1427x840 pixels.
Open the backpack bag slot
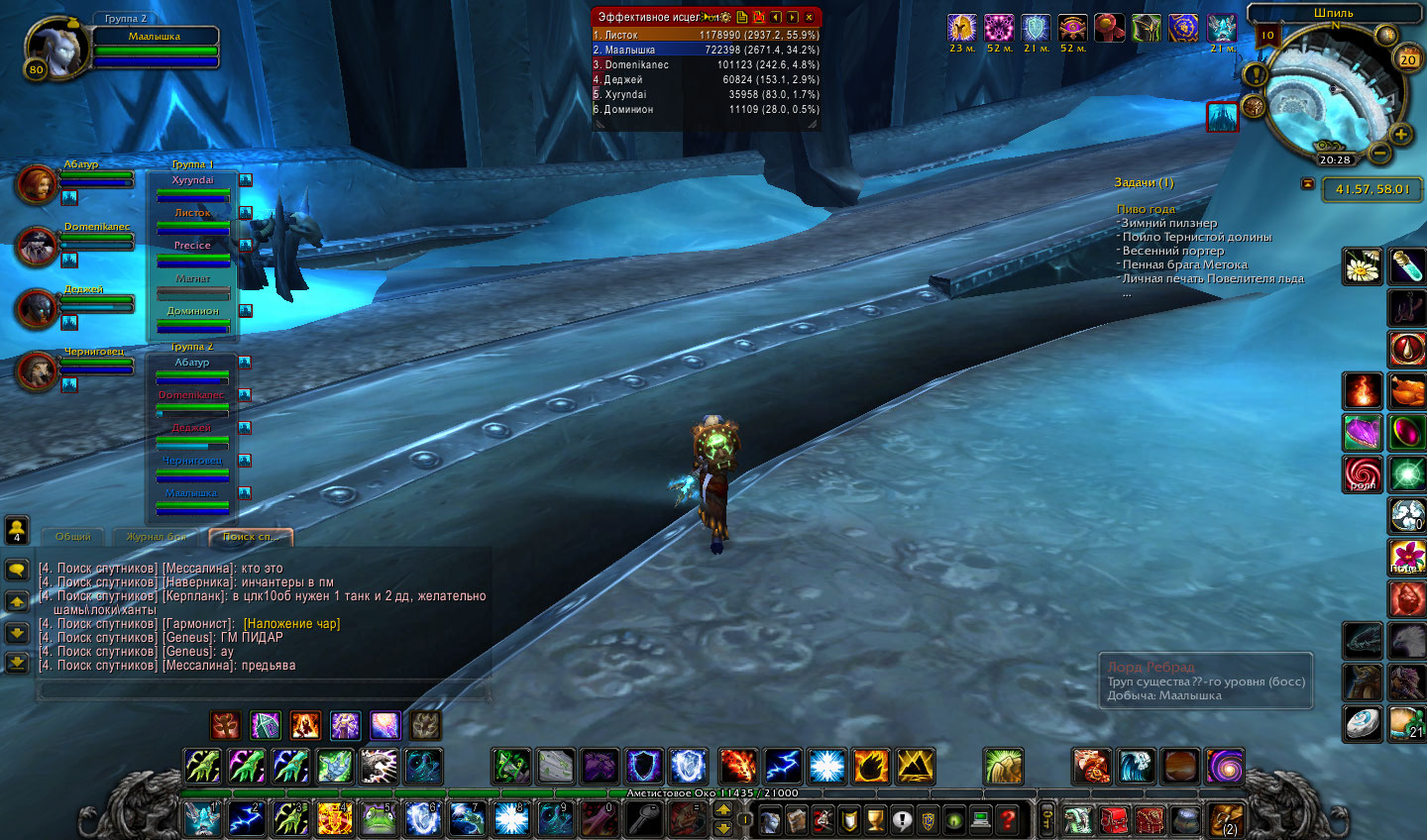(x=1225, y=820)
